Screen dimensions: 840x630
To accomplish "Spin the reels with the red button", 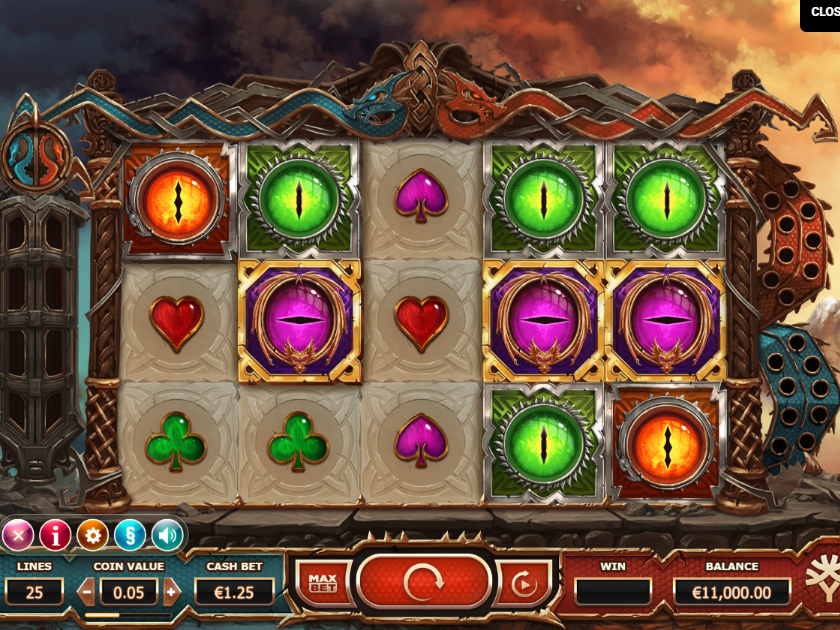I will pyautogui.click(x=424, y=581).
